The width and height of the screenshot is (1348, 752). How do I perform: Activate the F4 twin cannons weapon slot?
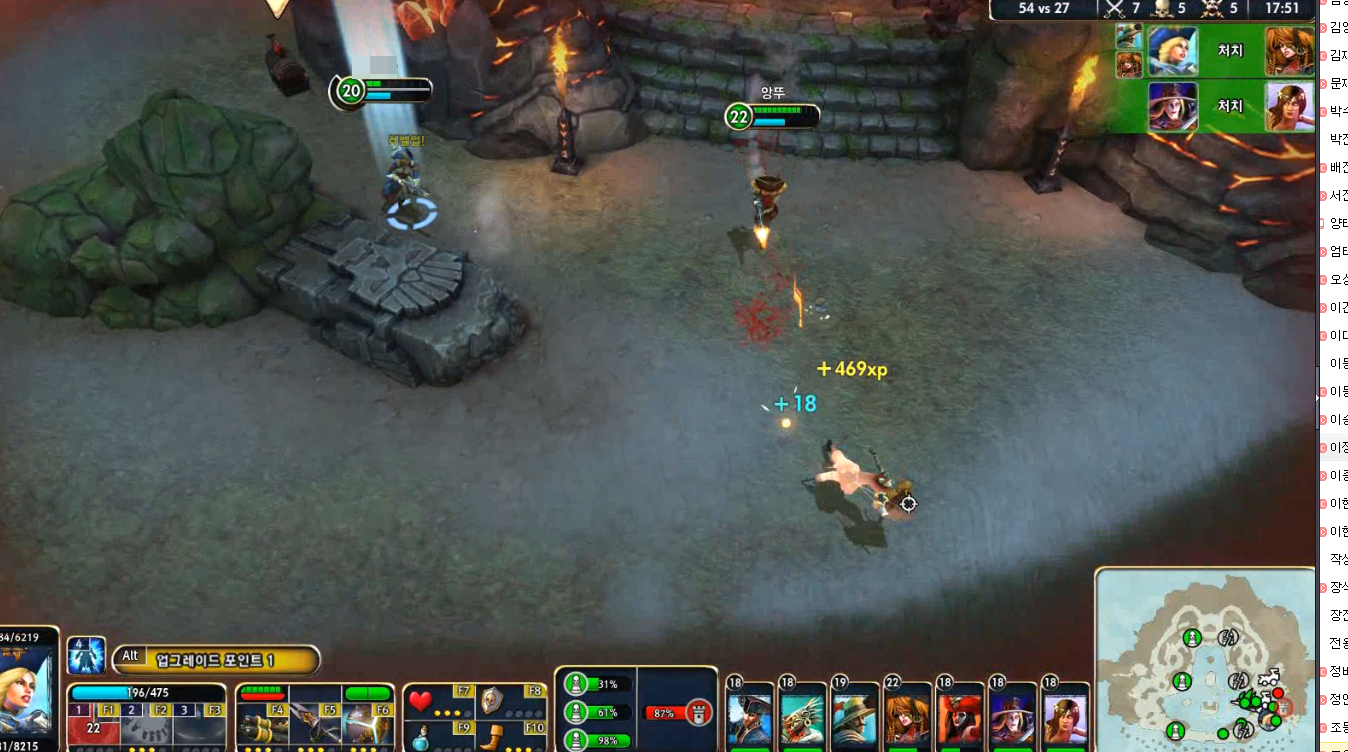pos(263,720)
